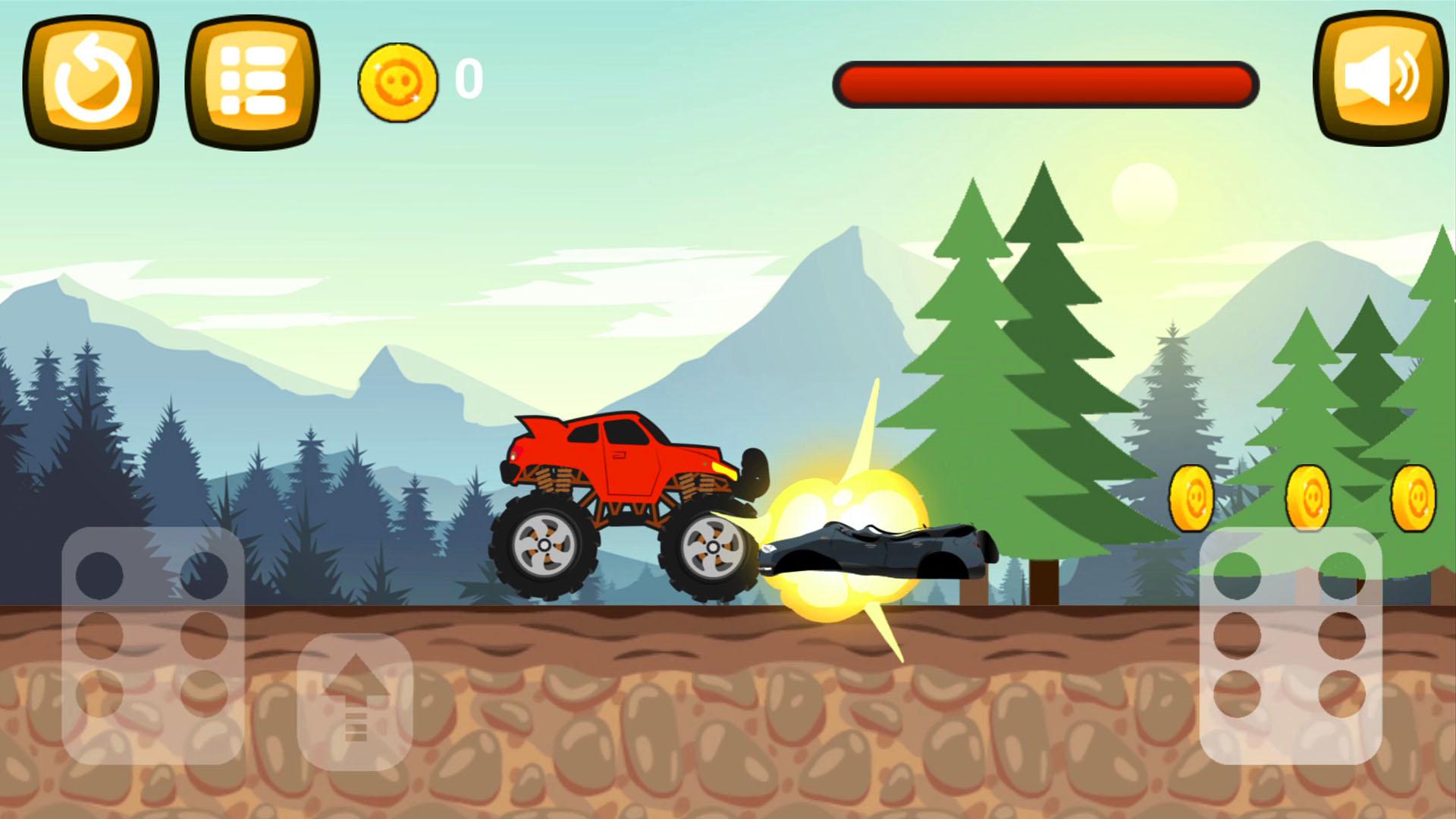Click the crushed black car
1456x819 pixels.
point(880,550)
